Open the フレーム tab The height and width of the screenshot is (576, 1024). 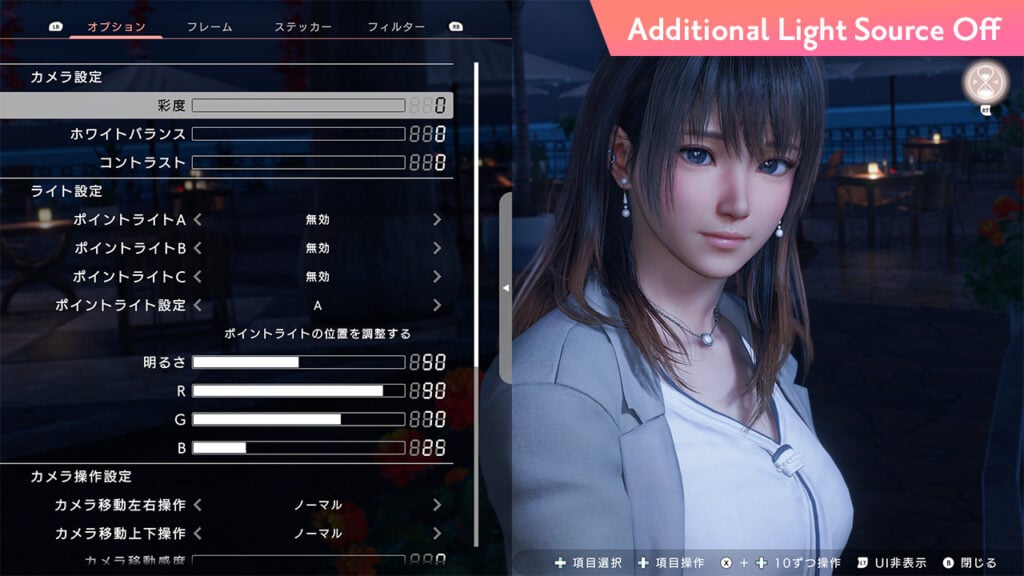[x=210, y=27]
